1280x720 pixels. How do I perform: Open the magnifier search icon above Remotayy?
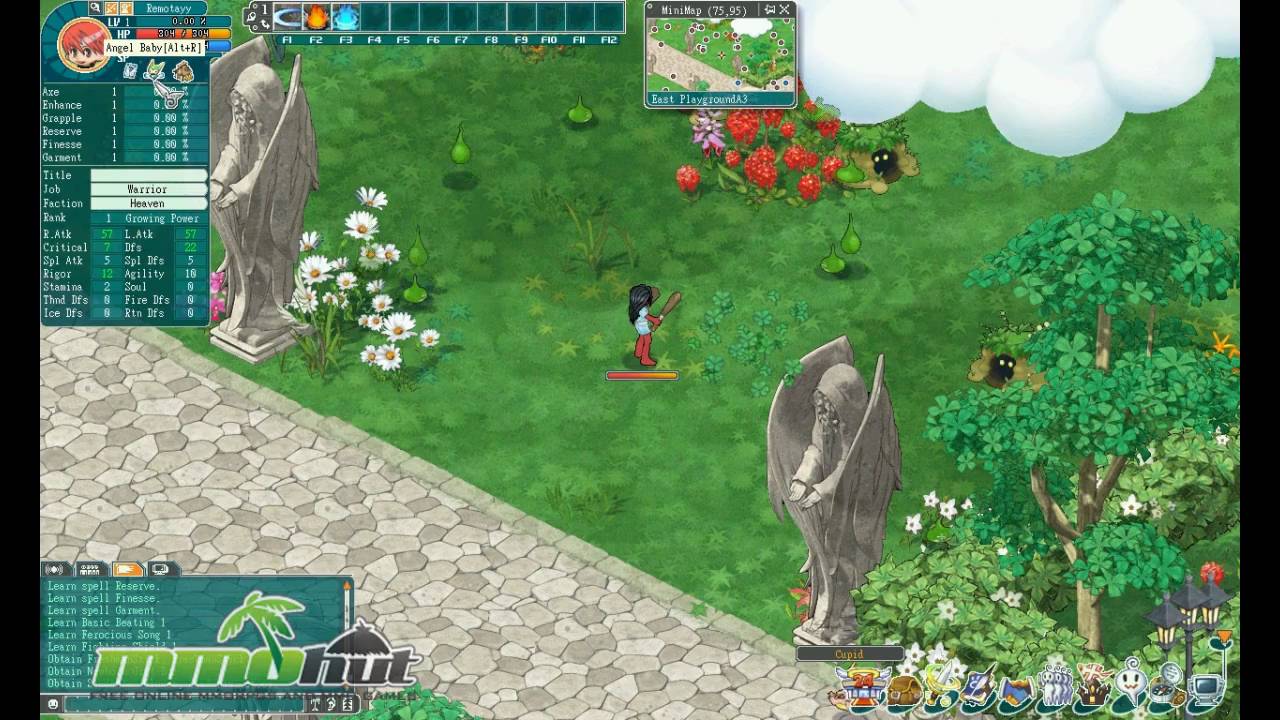(96, 8)
